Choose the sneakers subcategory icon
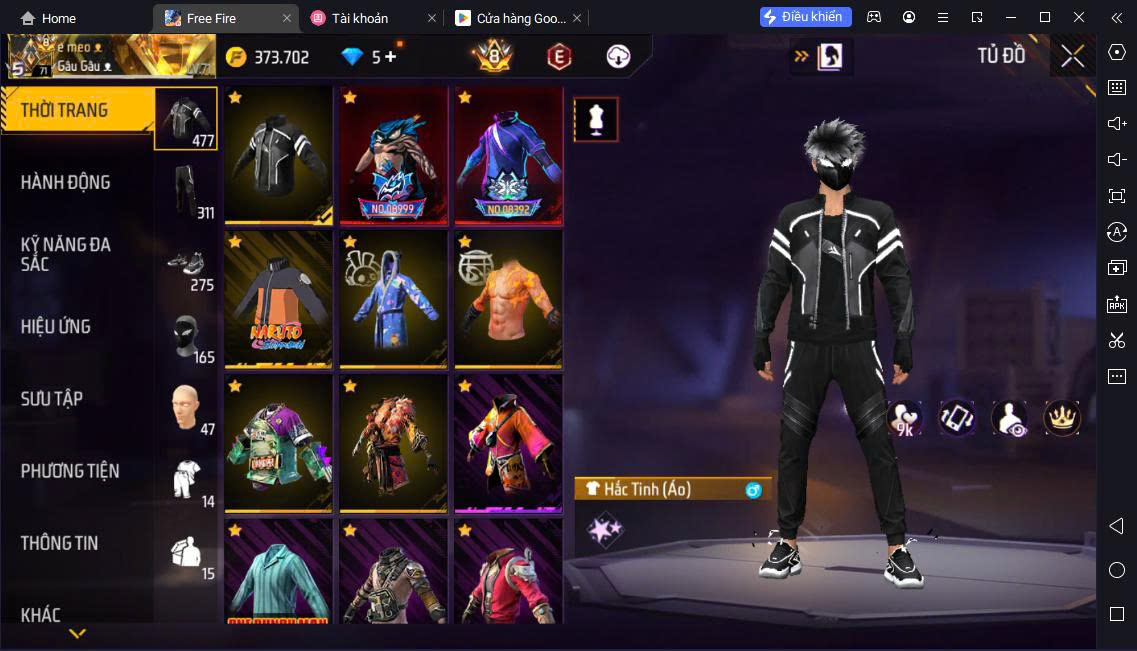This screenshot has height=651, width=1137. coord(187,263)
